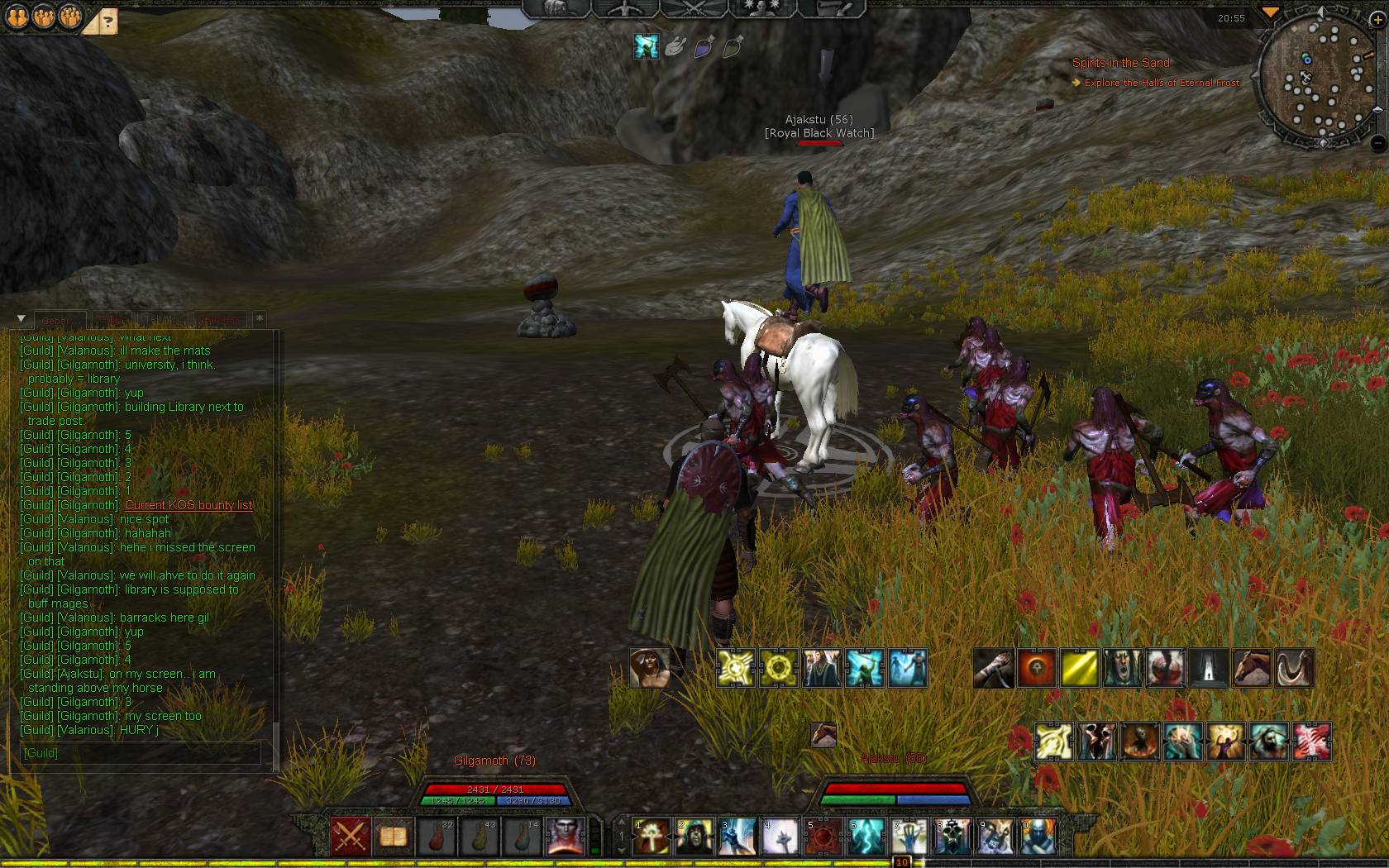This screenshot has height=868, width=1389.
Task: Open the Current KOS bounty list link
Action: pos(189,505)
